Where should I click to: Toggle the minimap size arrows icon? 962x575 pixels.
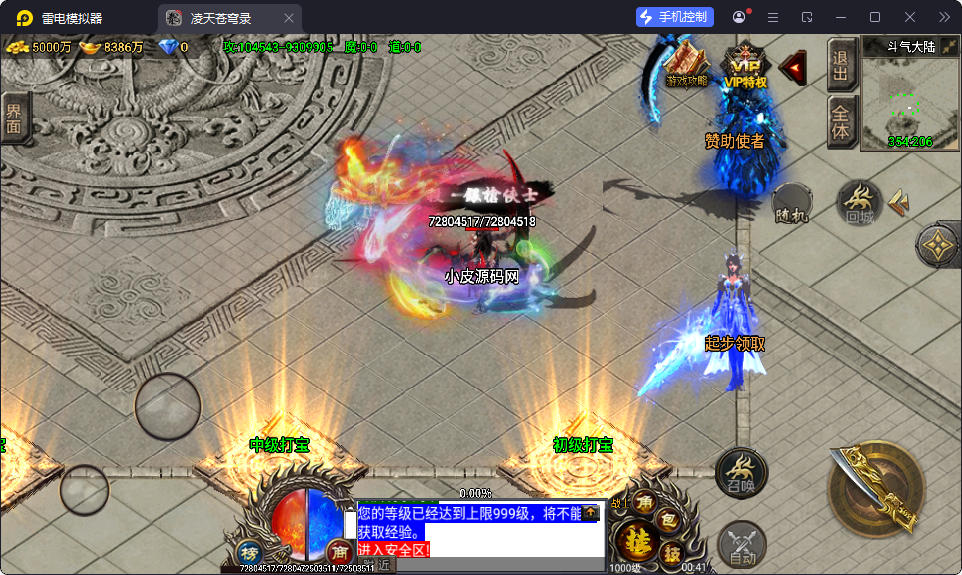click(x=949, y=46)
